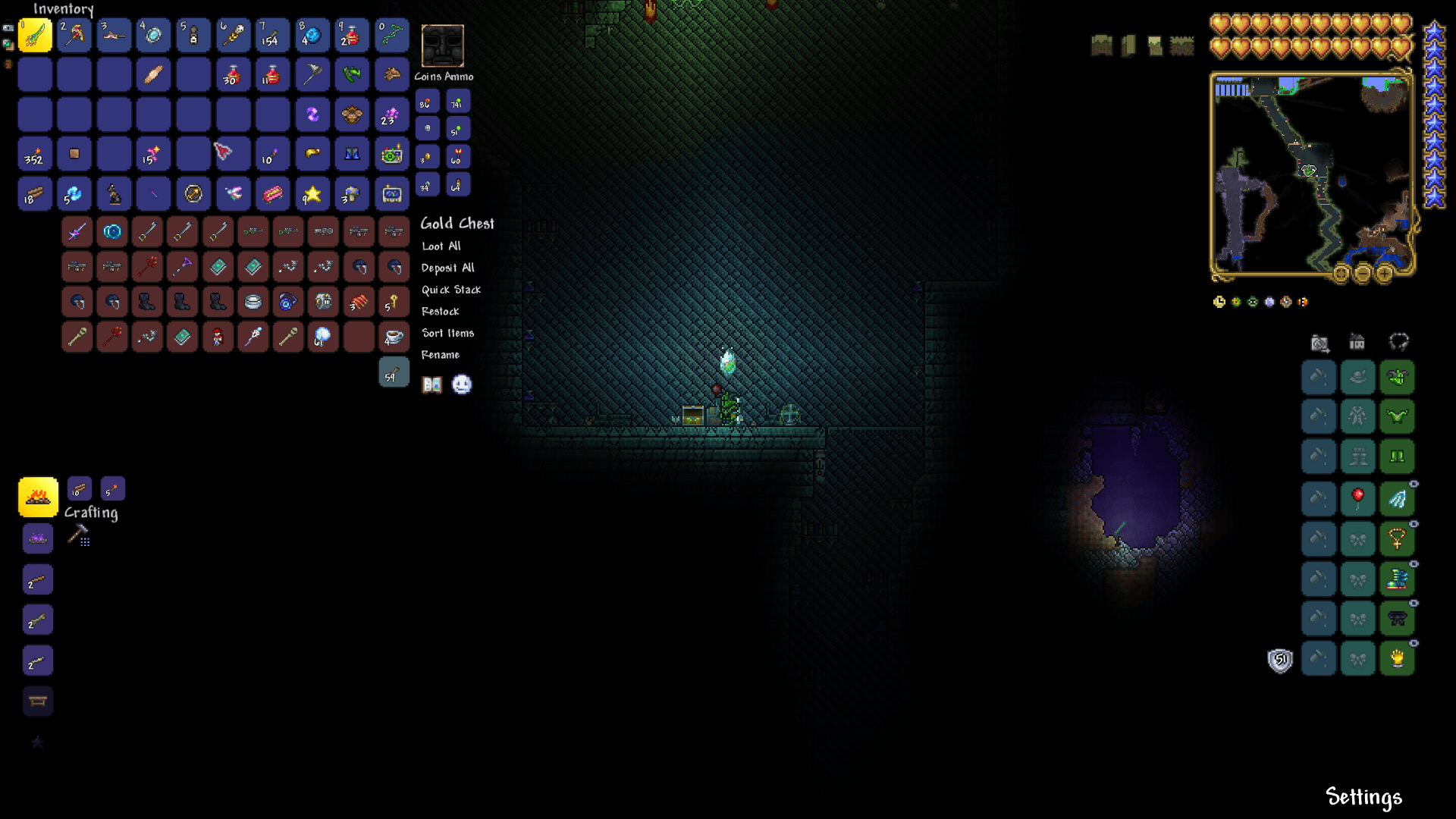Choose Rename in the Gold Chest options
1456x819 pixels.
click(441, 354)
